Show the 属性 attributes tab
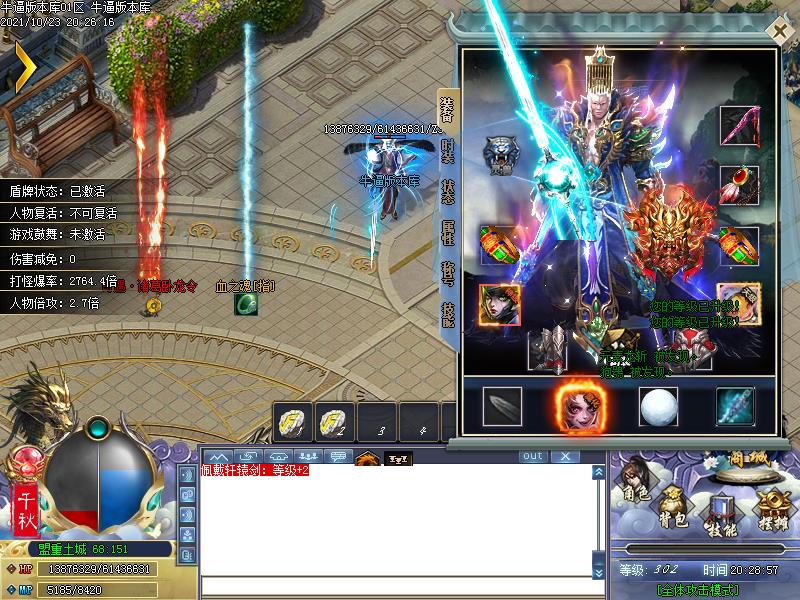 (x=447, y=233)
